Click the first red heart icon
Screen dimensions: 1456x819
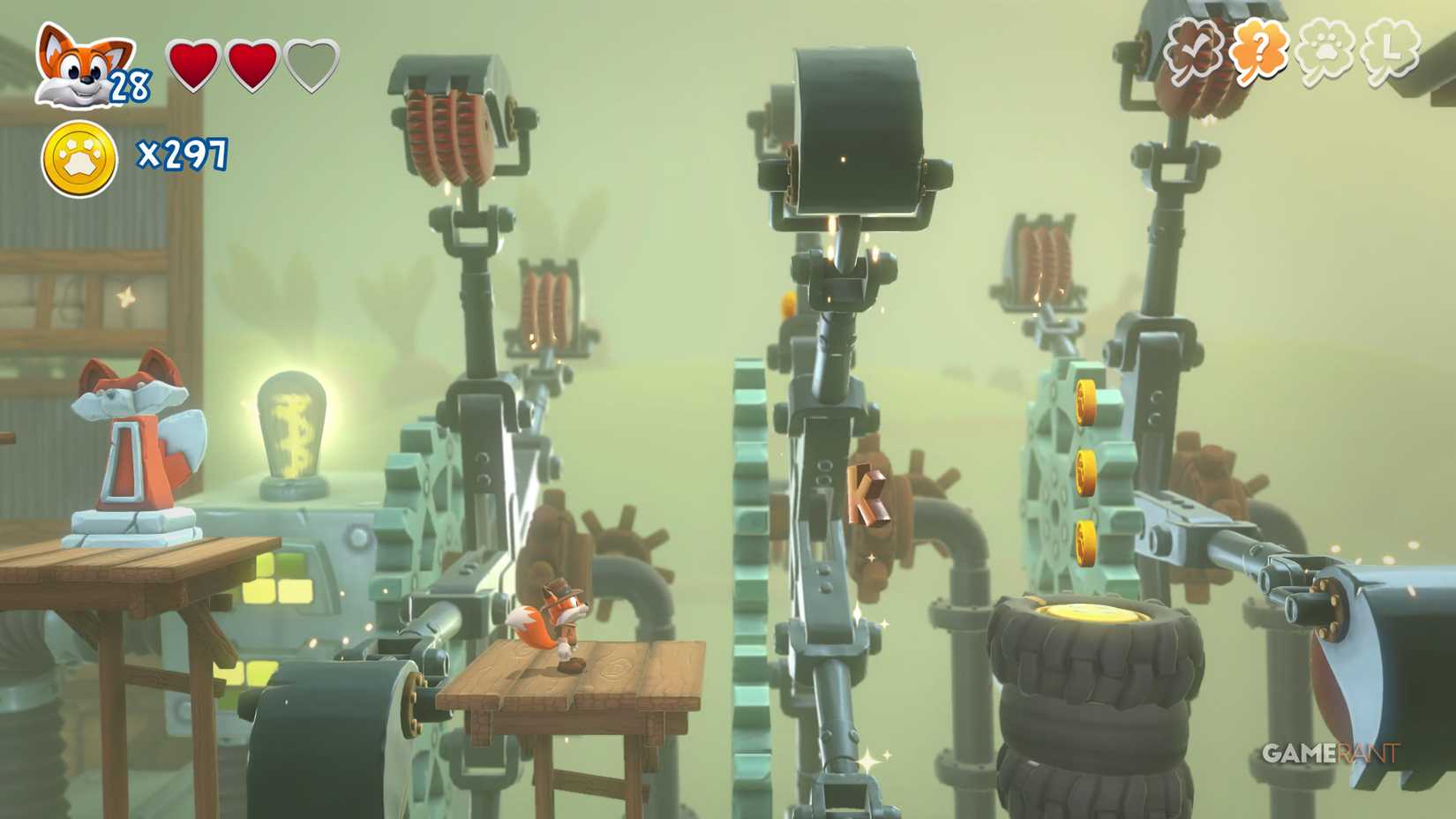pos(193,66)
